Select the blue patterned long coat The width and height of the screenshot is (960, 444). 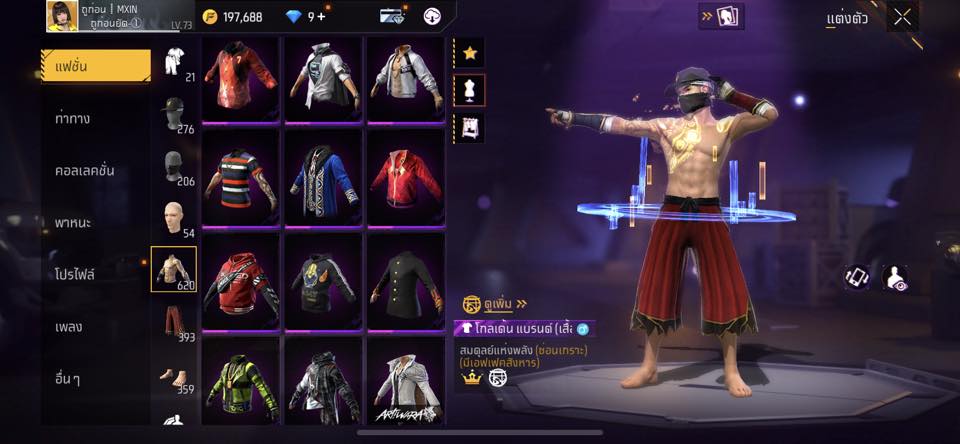pyautogui.click(x=323, y=179)
